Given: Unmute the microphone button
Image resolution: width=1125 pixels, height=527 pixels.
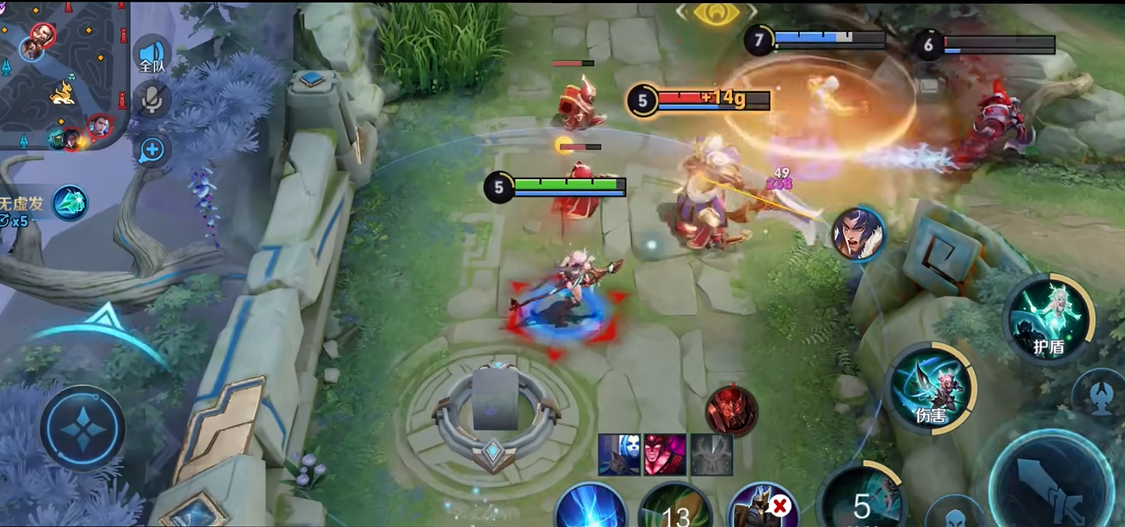Looking at the screenshot, I should [153, 99].
